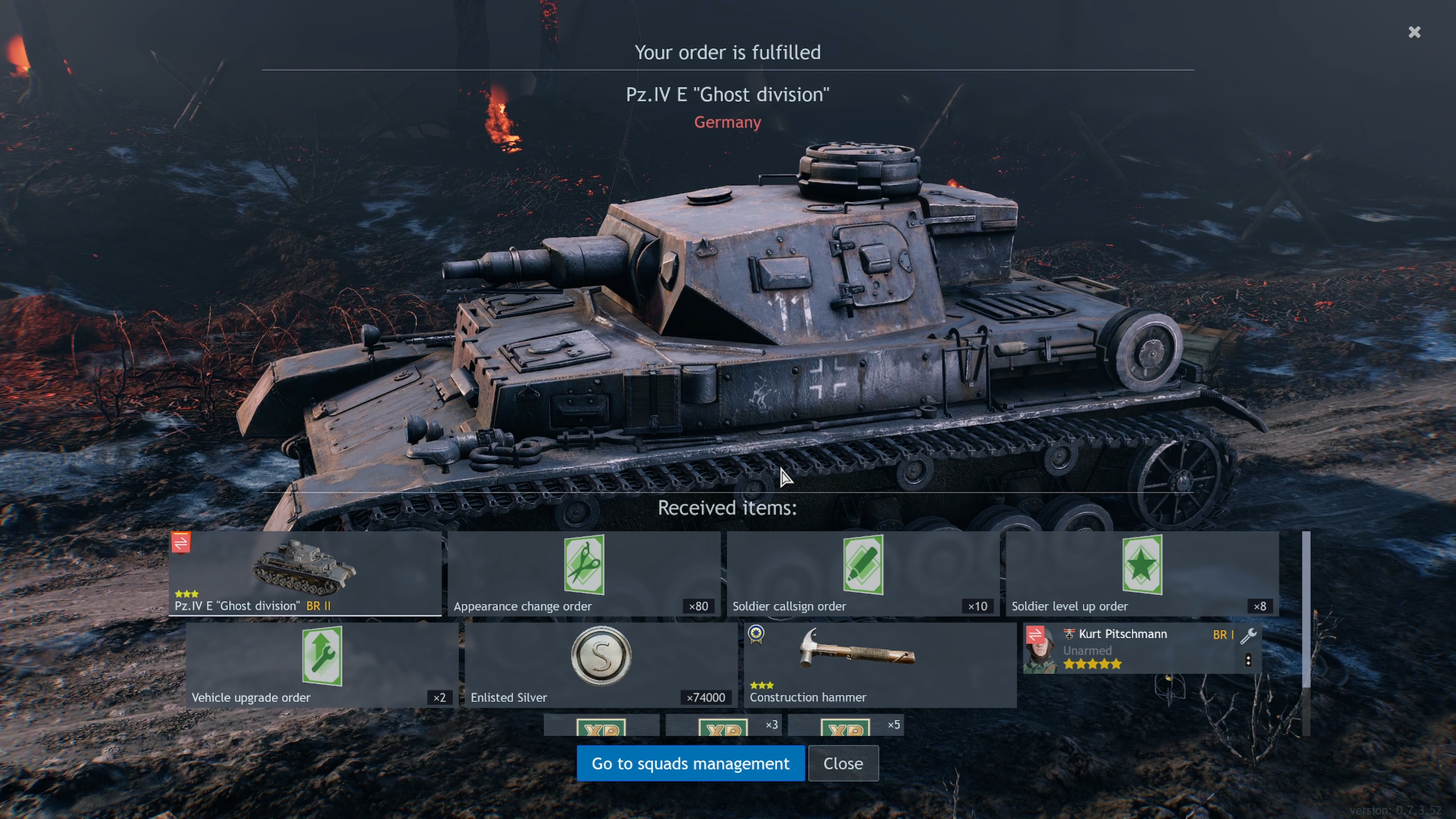Screen dimensions: 1456x819
Task: Click the Close button
Action: click(x=843, y=763)
